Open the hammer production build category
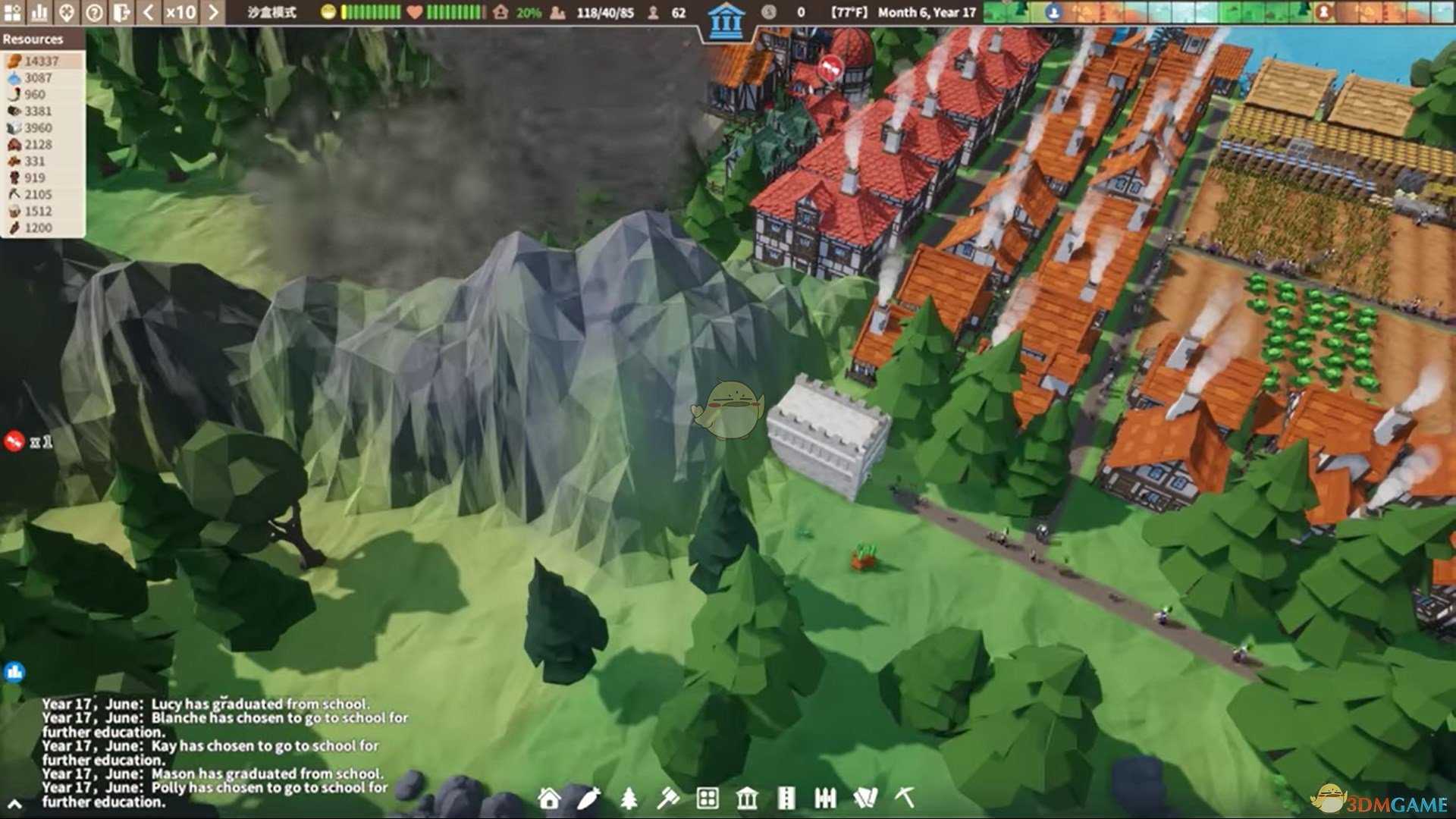 pos(668,798)
